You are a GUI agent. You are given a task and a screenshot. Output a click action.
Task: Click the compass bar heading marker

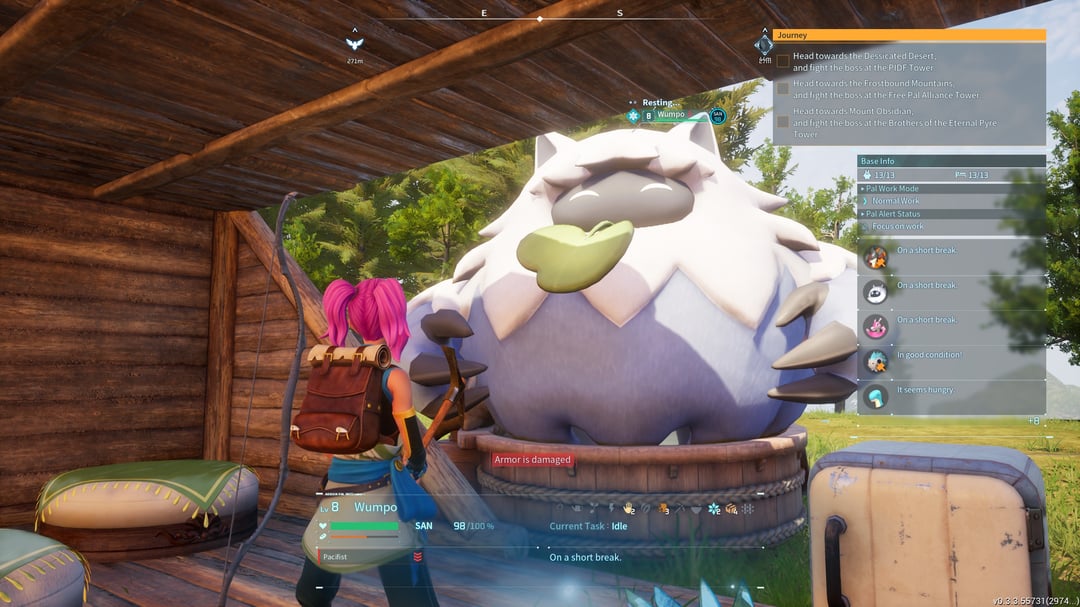[540, 18]
